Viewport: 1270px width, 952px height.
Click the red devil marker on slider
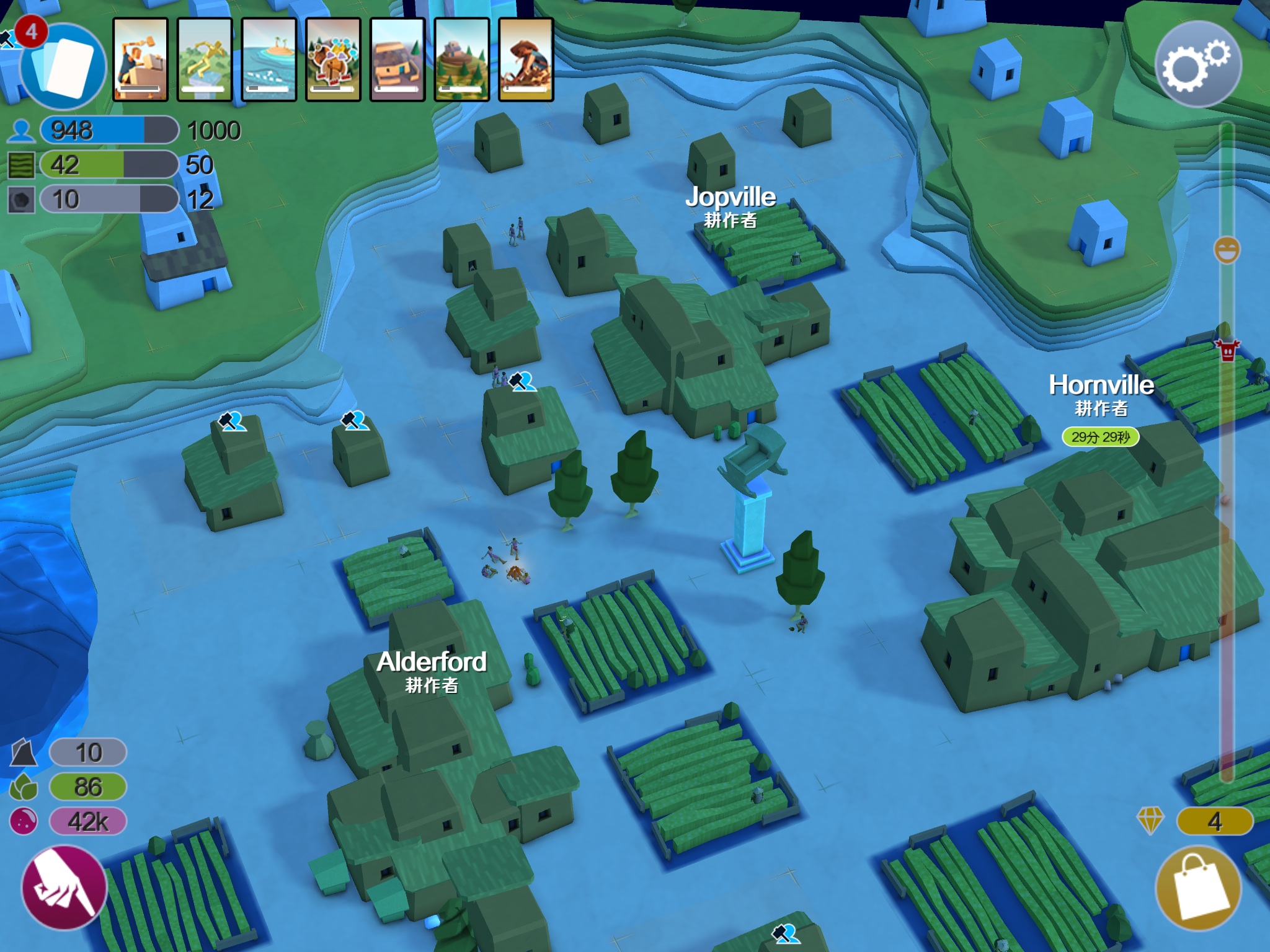pos(1227,350)
